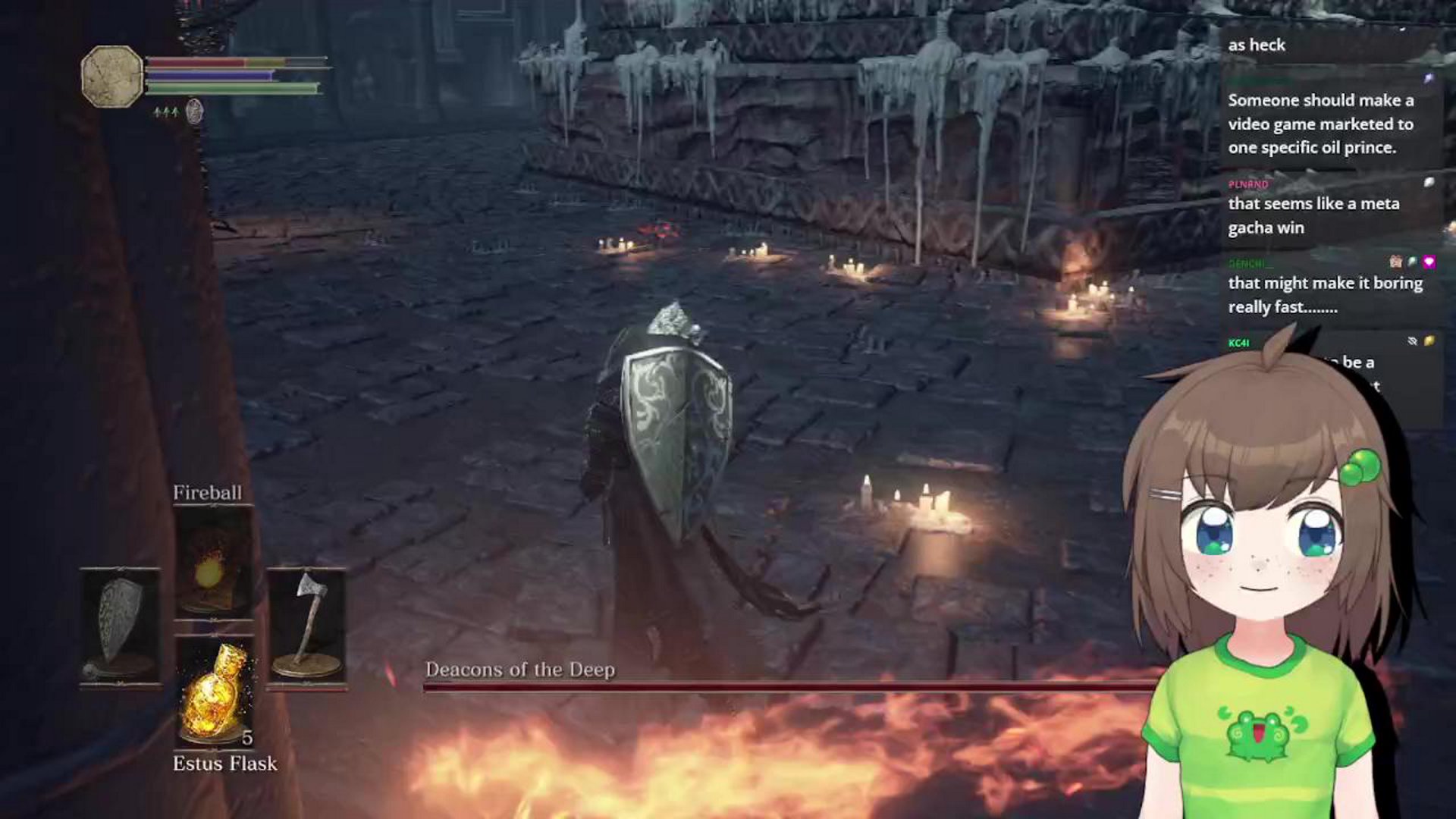
Task: Select the left-hand shield slot
Action: 120,626
